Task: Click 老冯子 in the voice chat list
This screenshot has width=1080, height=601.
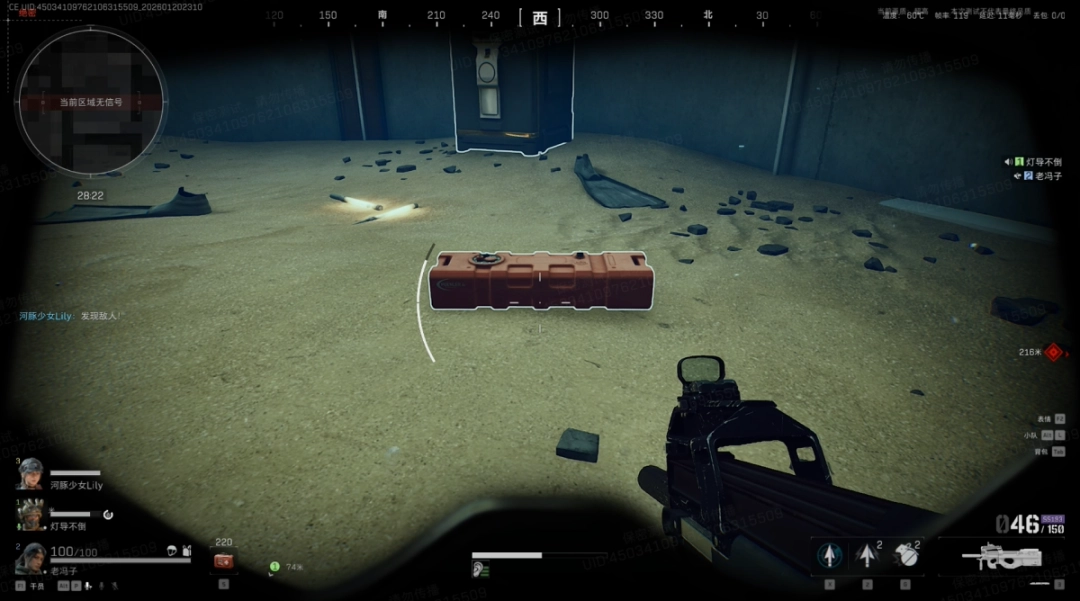Action: point(1041,176)
